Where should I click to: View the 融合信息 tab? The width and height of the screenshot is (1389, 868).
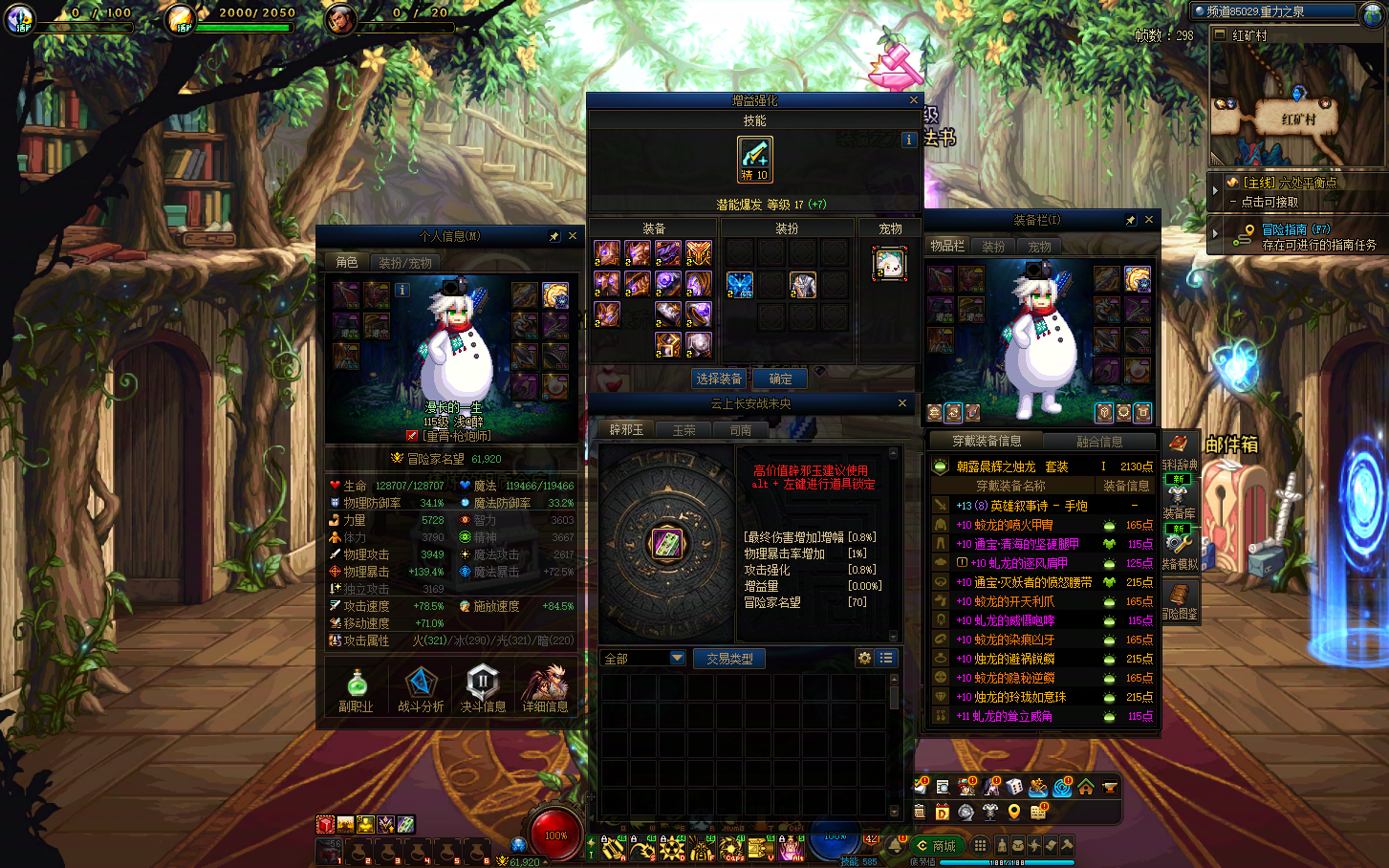point(1099,441)
